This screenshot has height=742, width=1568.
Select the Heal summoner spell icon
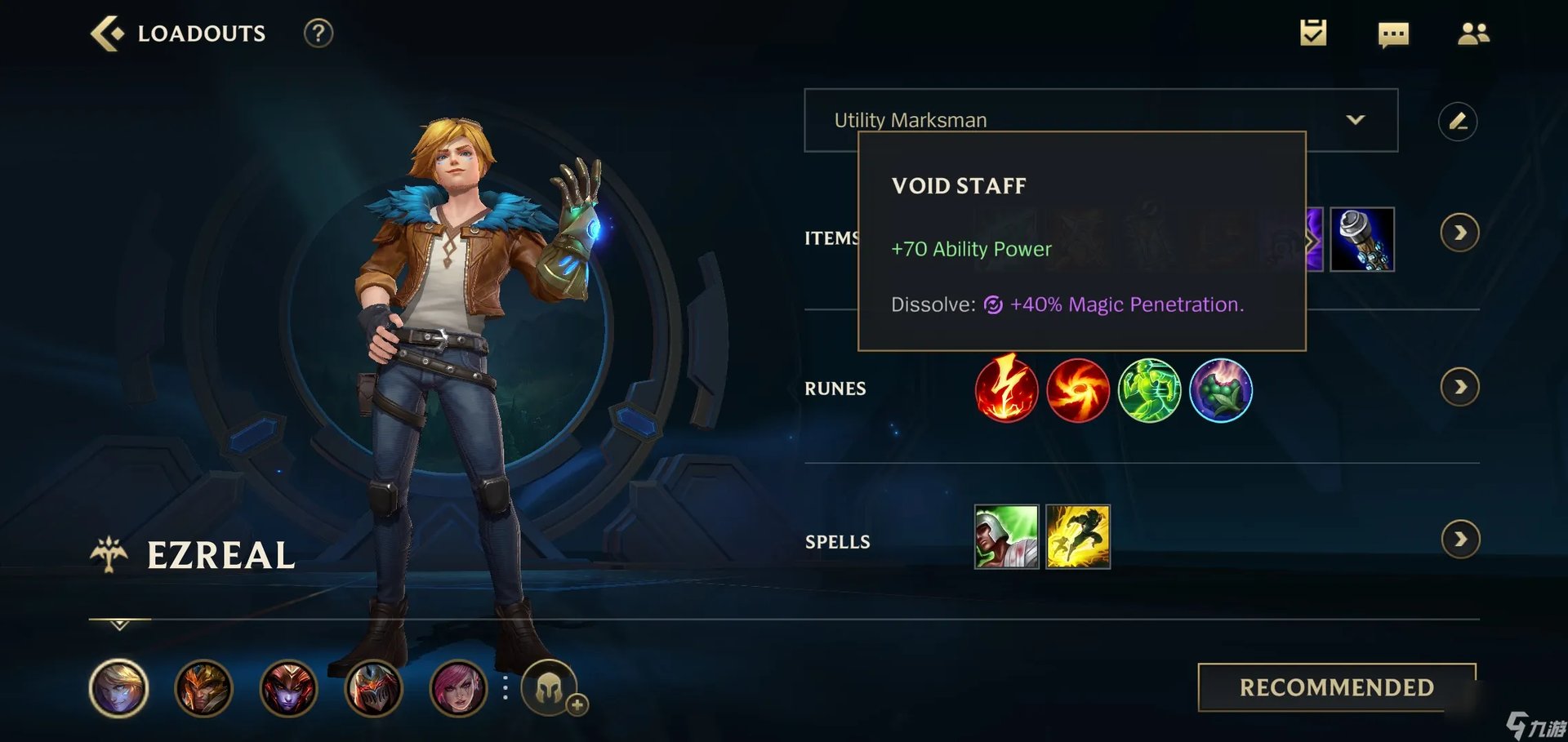pos(1006,536)
